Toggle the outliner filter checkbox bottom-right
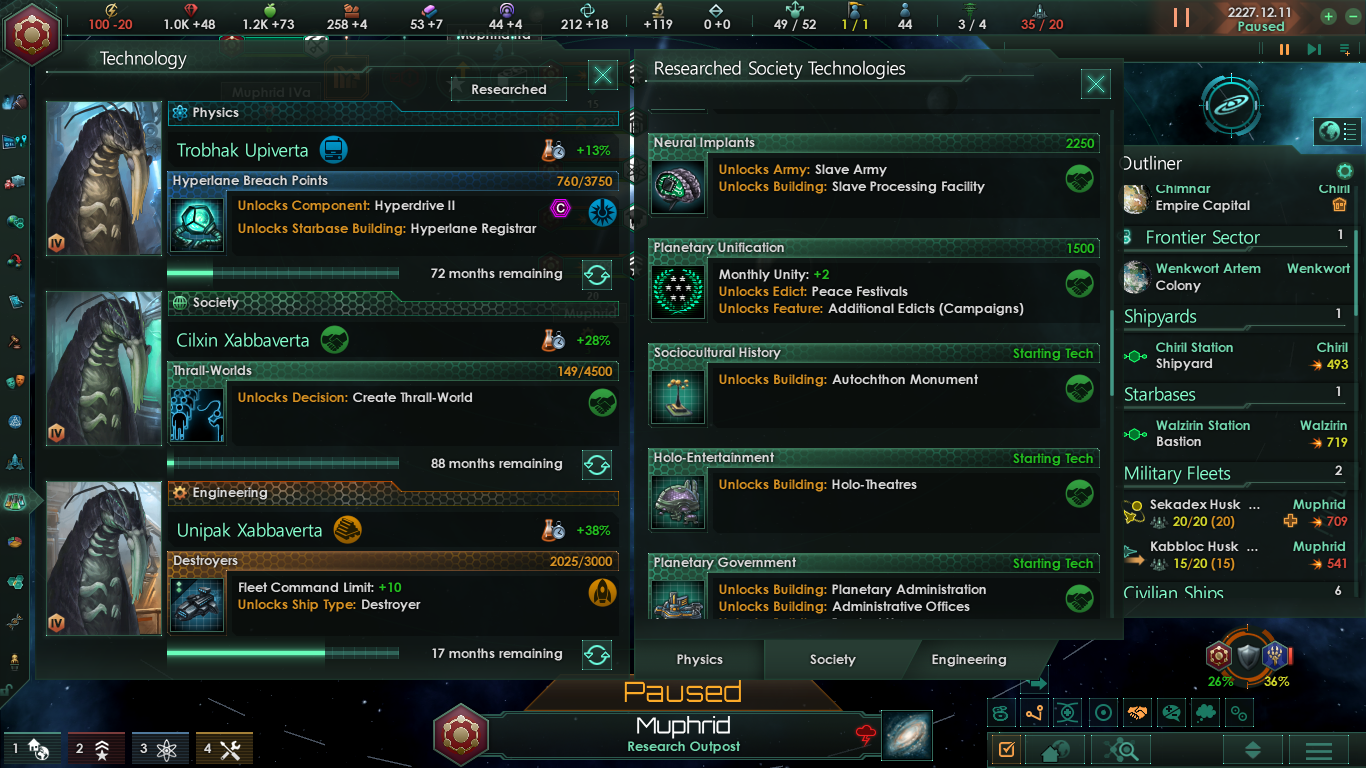This screenshot has width=1366, height=768. click(x=1005, y=748)
